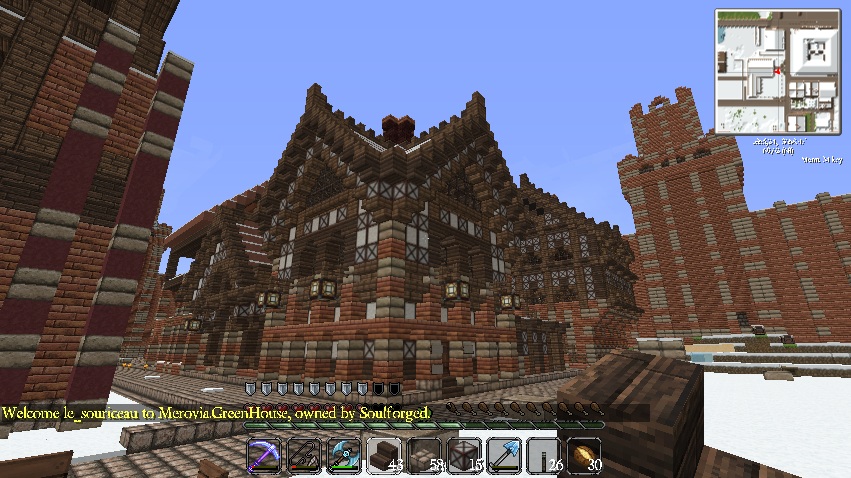
Task: Choose the stone brick stack of 58
Action: coord(425,454)
